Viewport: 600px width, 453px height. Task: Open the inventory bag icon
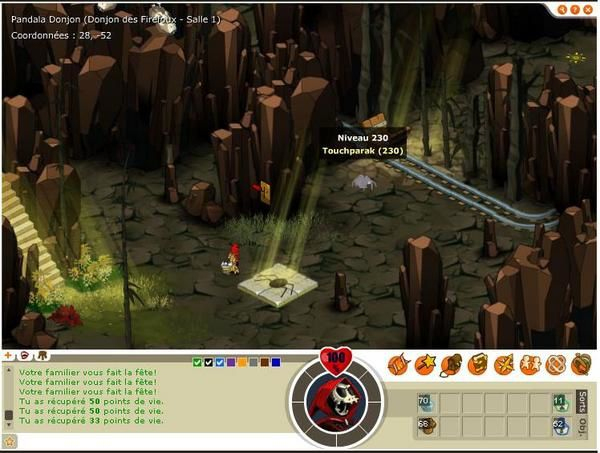[450, 364]
